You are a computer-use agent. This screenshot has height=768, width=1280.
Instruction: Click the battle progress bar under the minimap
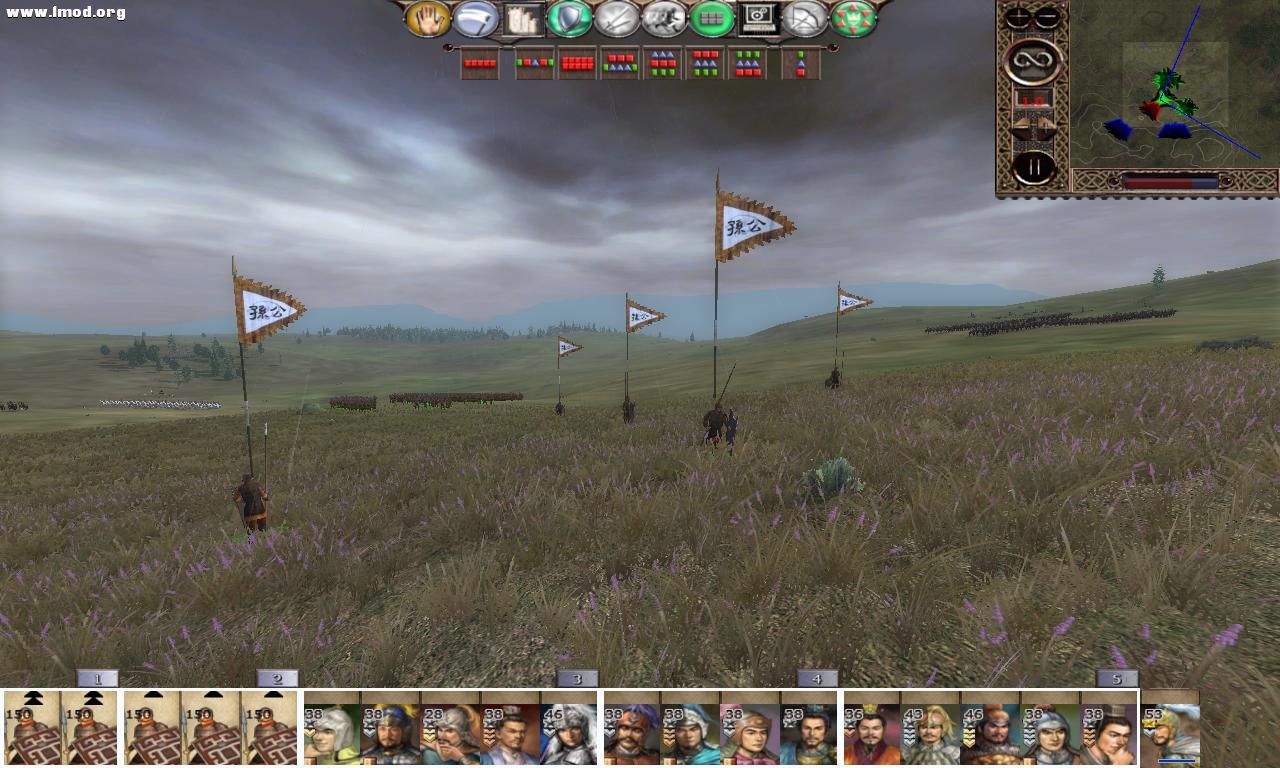(x=1170, y=181)
